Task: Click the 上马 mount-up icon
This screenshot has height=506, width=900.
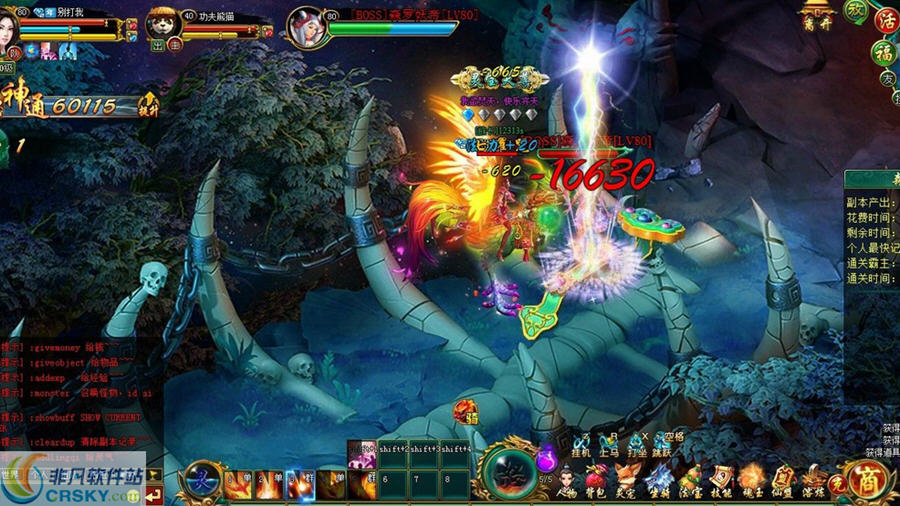Action: pos(609,443)
